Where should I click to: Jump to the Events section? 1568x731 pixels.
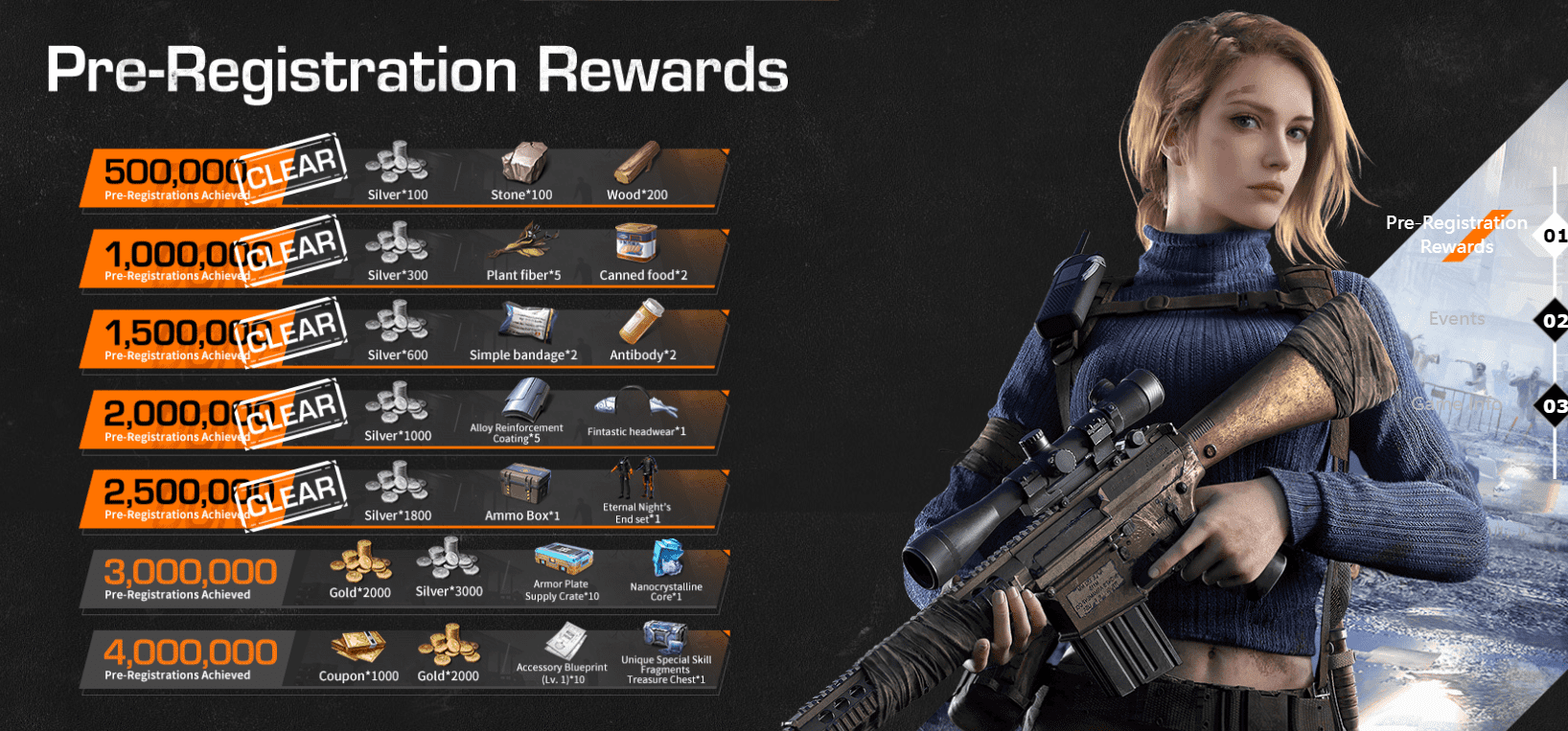(x=1456, y=319)
